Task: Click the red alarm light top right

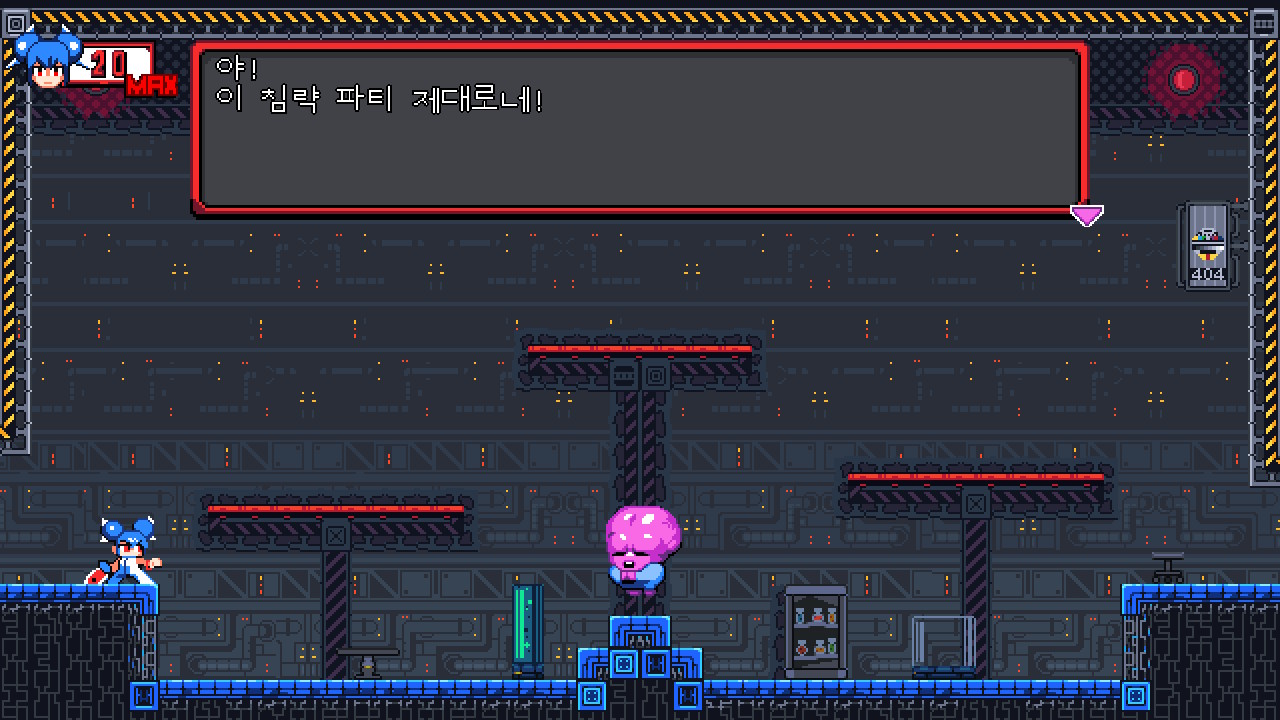Action: [x=1185, y=78]
